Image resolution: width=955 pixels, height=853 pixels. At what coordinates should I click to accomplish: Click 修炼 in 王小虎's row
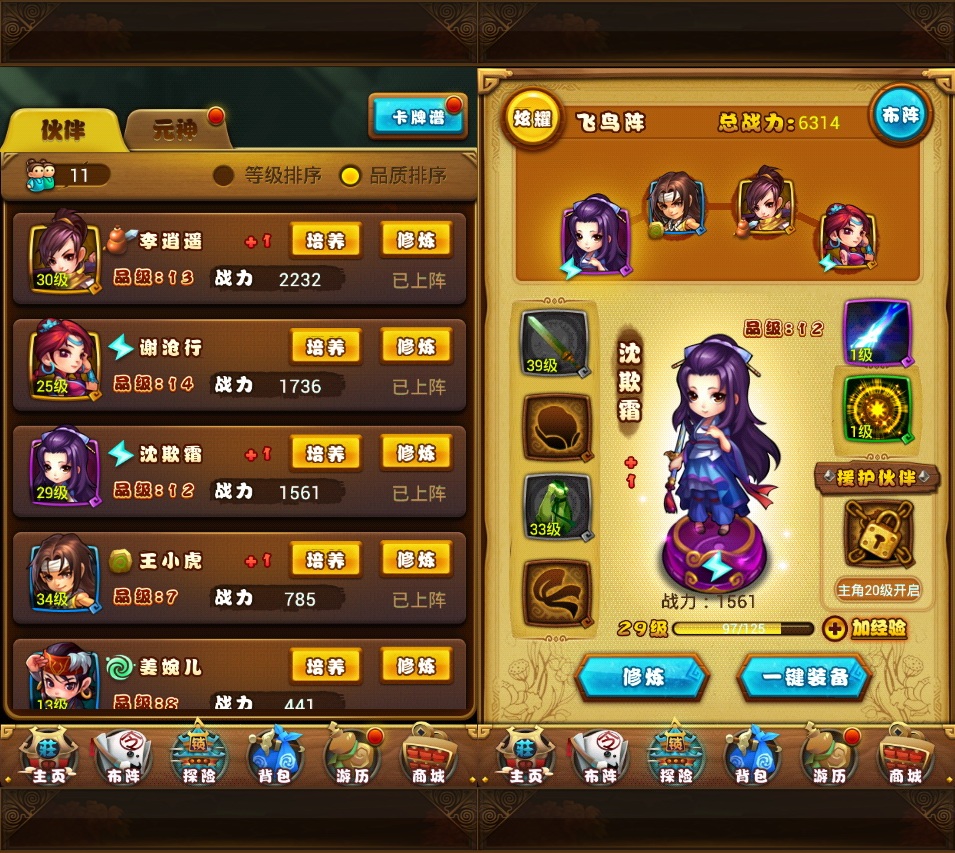tap(416, 560)
